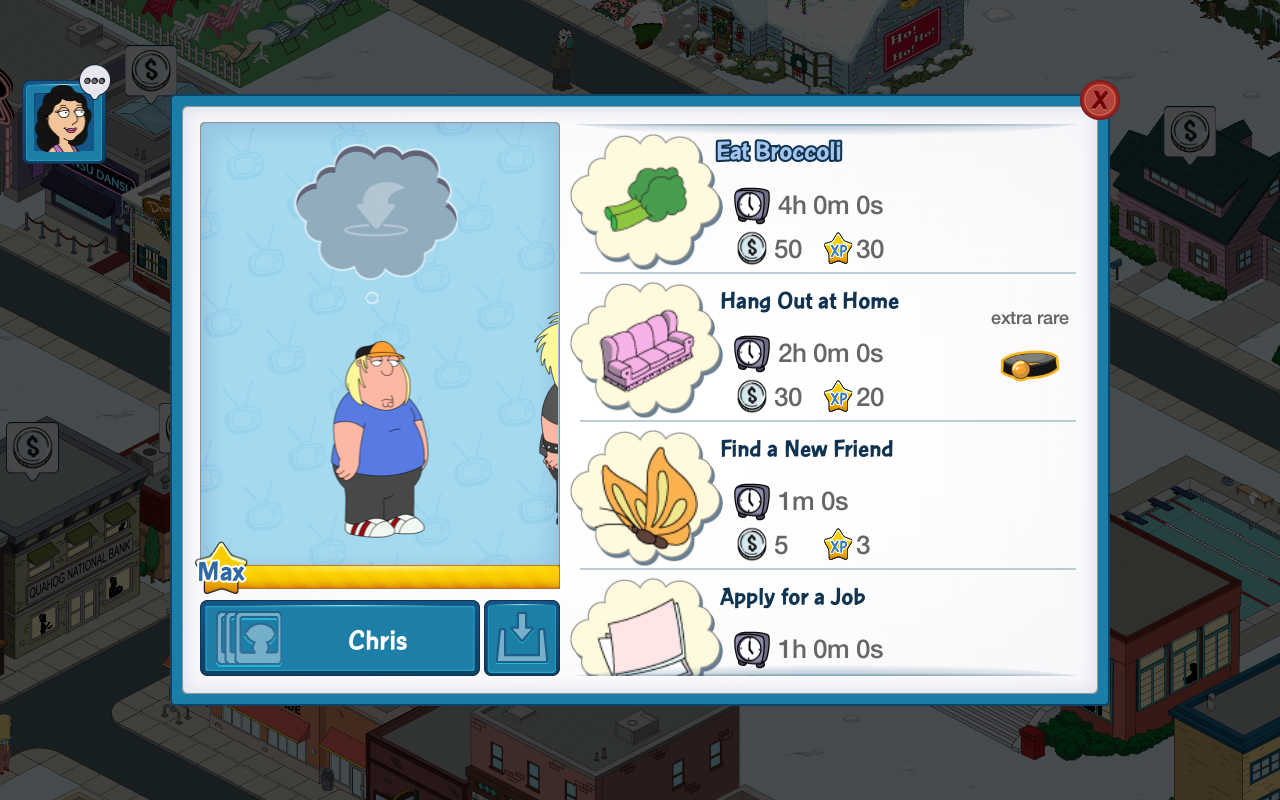Click the download arrow tray button

pyautogui.click(x=522, y=638)
